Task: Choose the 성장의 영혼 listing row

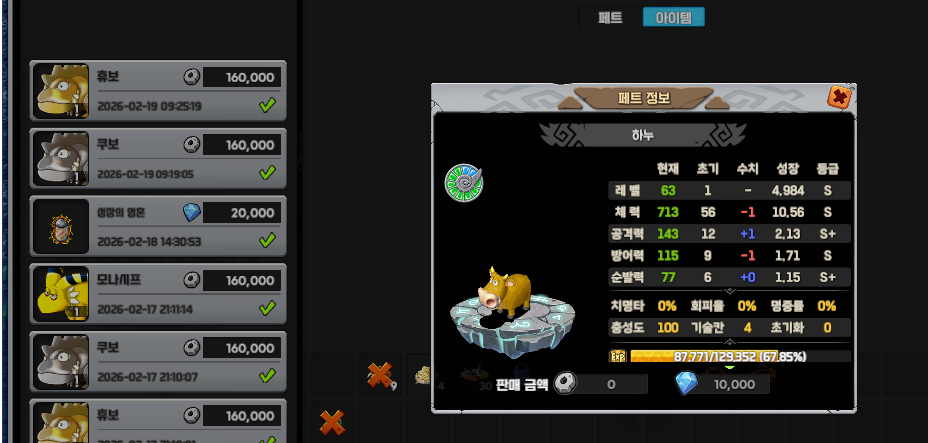Action: 159,226
